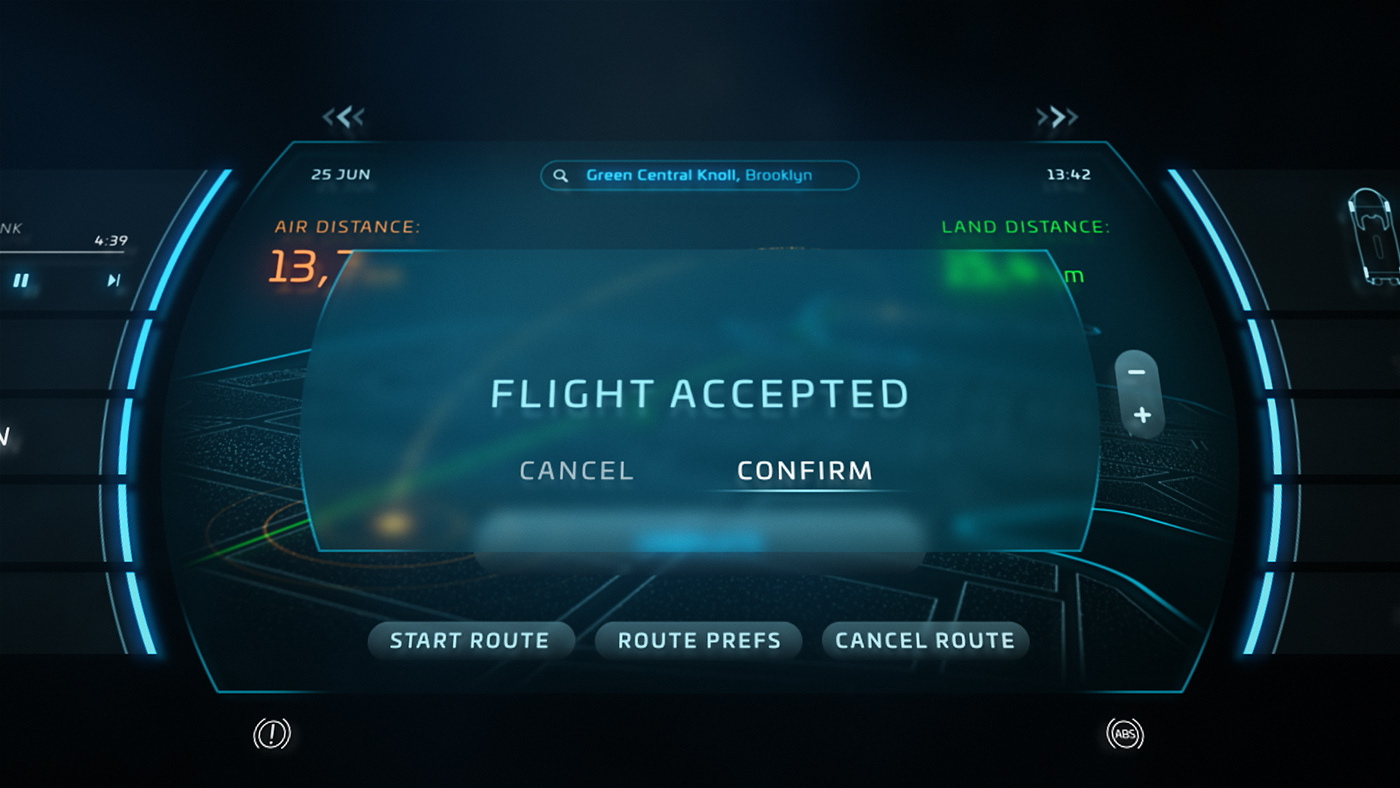Open Route Prefs

(x=699, y=641)
